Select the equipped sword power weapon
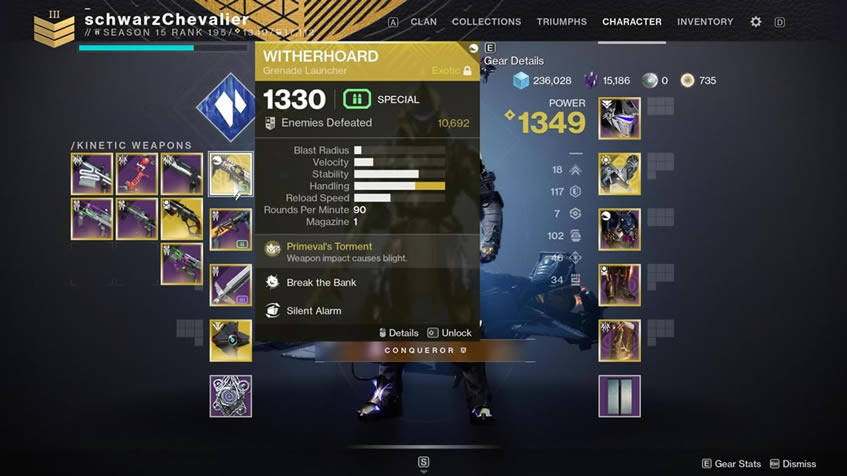The height and width of the screenshot is (476, 847). point(231,285)
